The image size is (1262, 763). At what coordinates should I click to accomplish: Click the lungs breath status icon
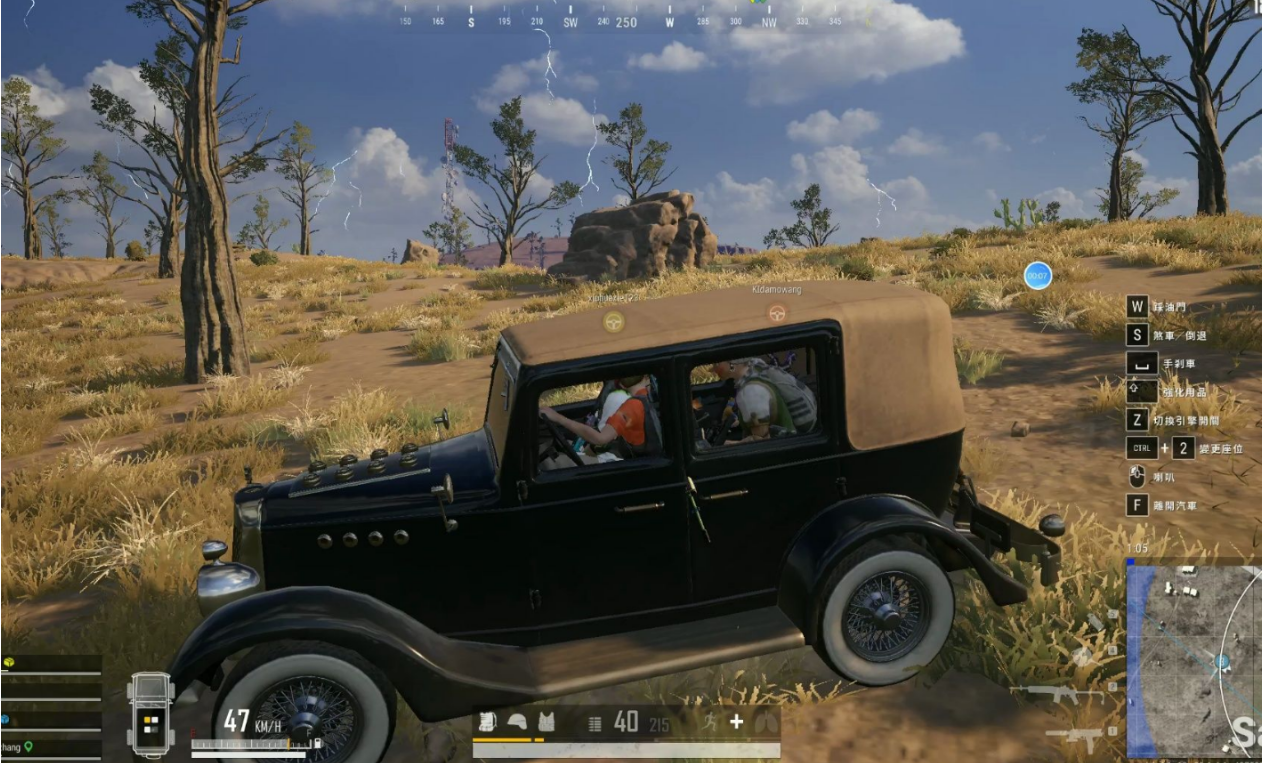tap(767, 722)
